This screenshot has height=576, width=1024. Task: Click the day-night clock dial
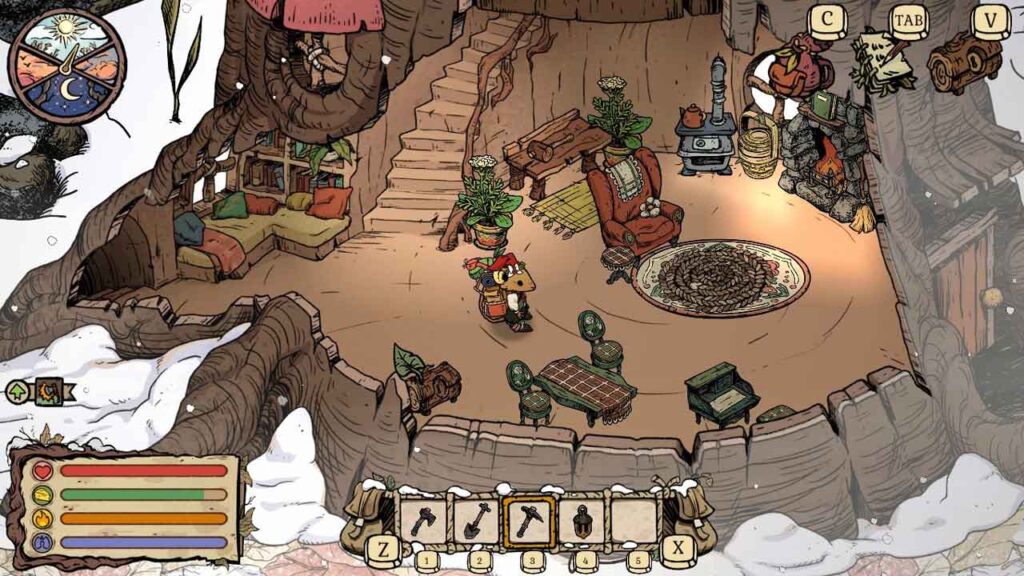(x=66, y=66)
